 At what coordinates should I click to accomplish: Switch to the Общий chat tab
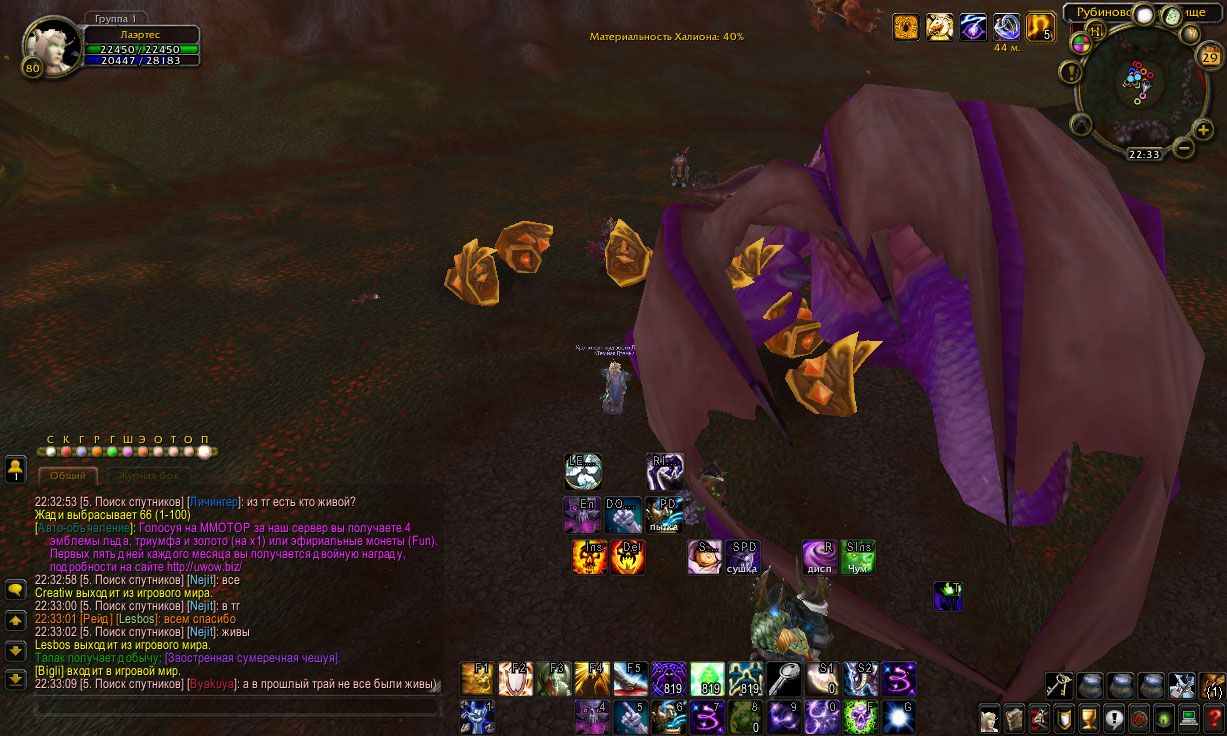(x=68, y=477)
